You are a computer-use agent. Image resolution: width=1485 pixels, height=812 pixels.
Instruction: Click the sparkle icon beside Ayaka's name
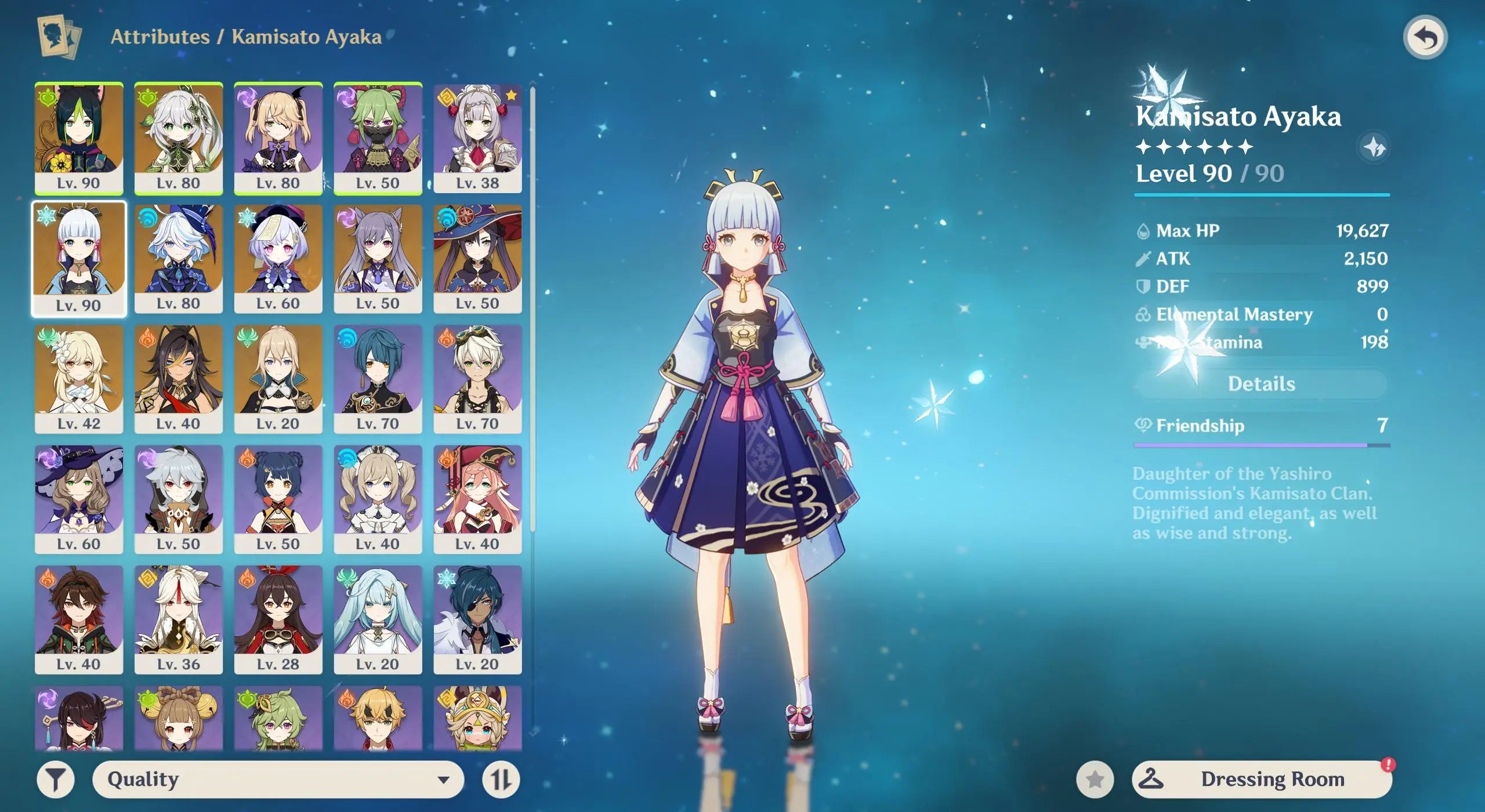pyautogui.click(x=1374, y=147)
